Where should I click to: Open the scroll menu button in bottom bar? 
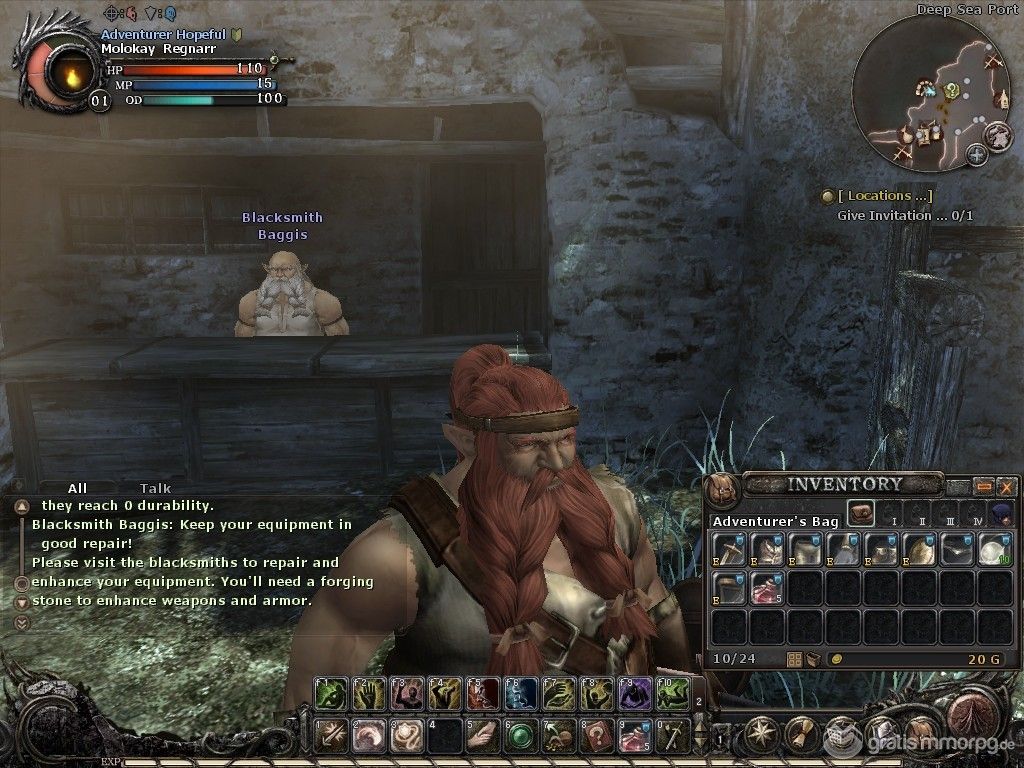[800, 735]
